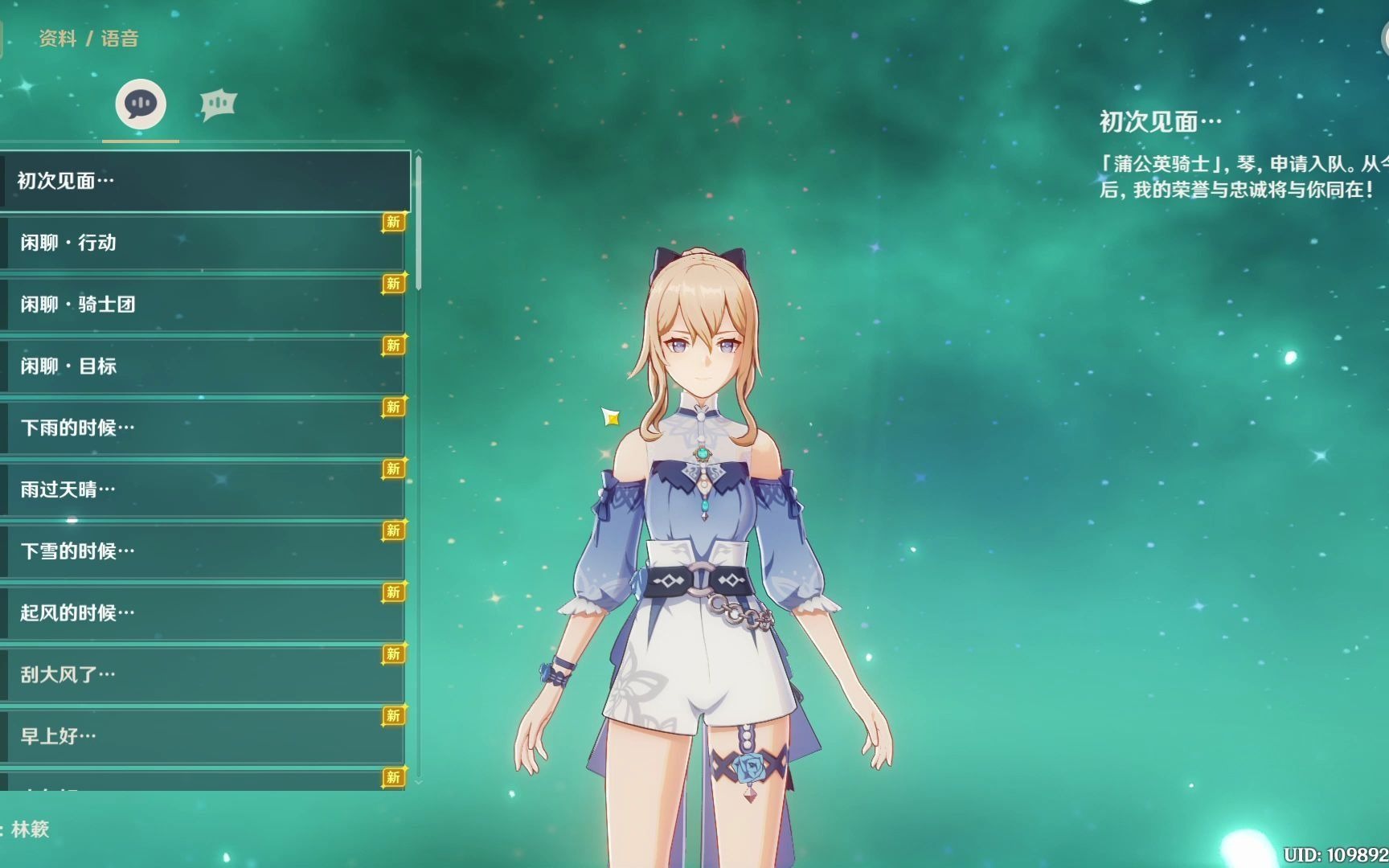The width and height of the screenshot is (1389, 868).
Task: Play the 雨过天晴 voice entry
Action: click(205, 489)
